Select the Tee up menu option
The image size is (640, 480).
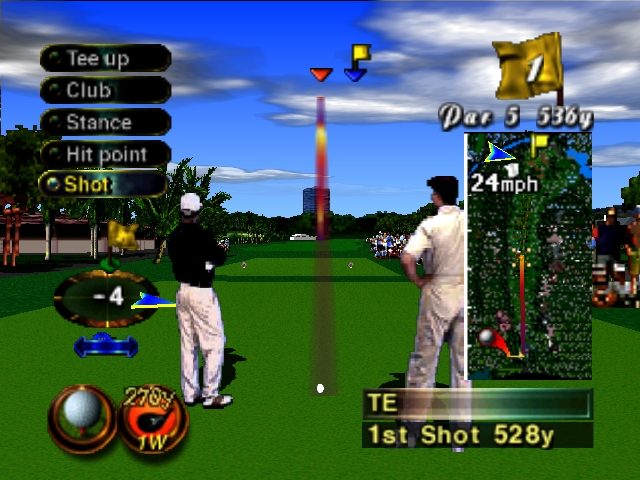pos(104,58)
